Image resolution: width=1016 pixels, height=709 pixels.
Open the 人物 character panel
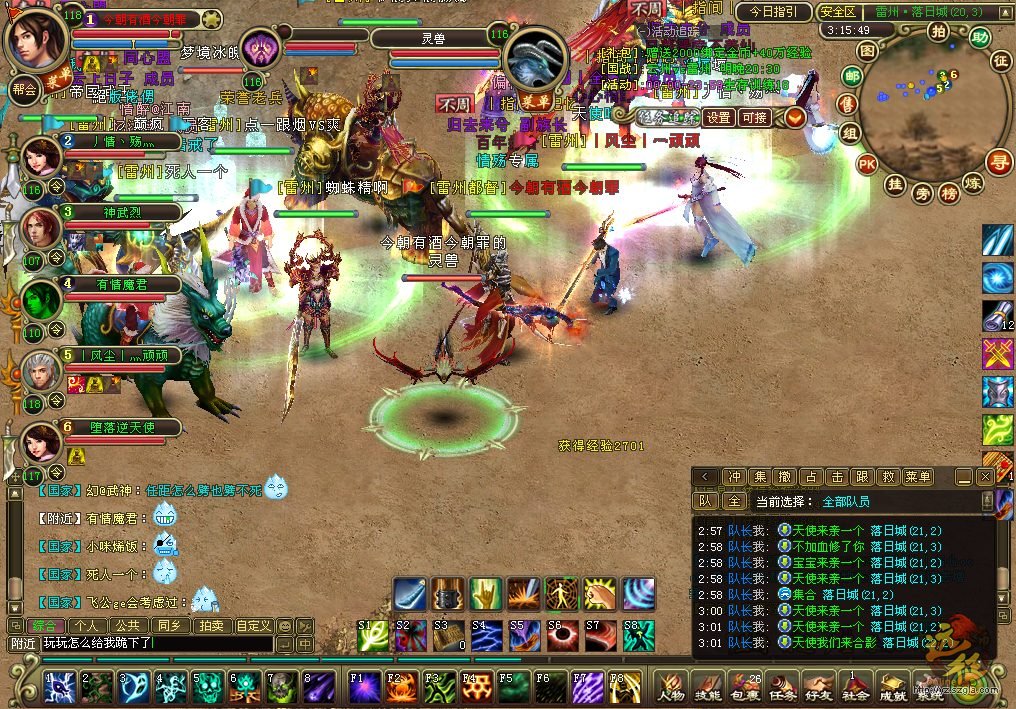click(x=671, y=687)
